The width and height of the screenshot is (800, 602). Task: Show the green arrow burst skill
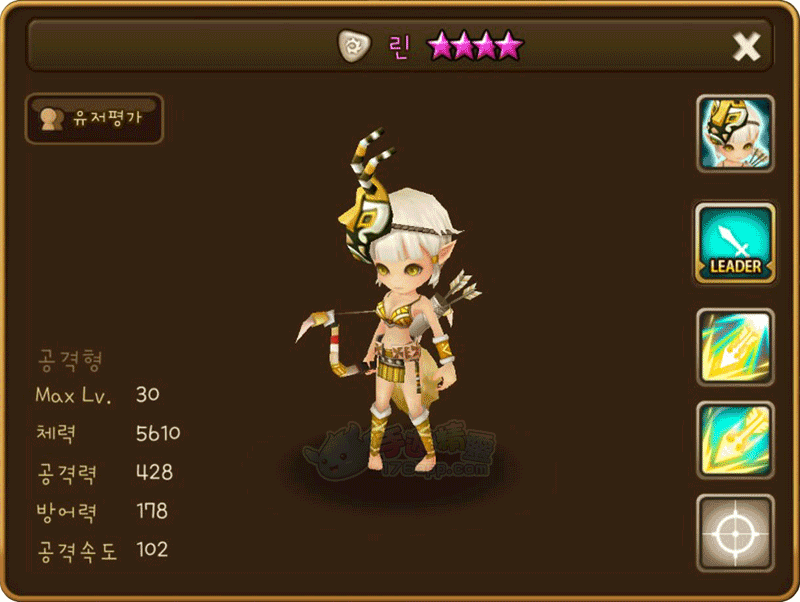pos(735,440)
